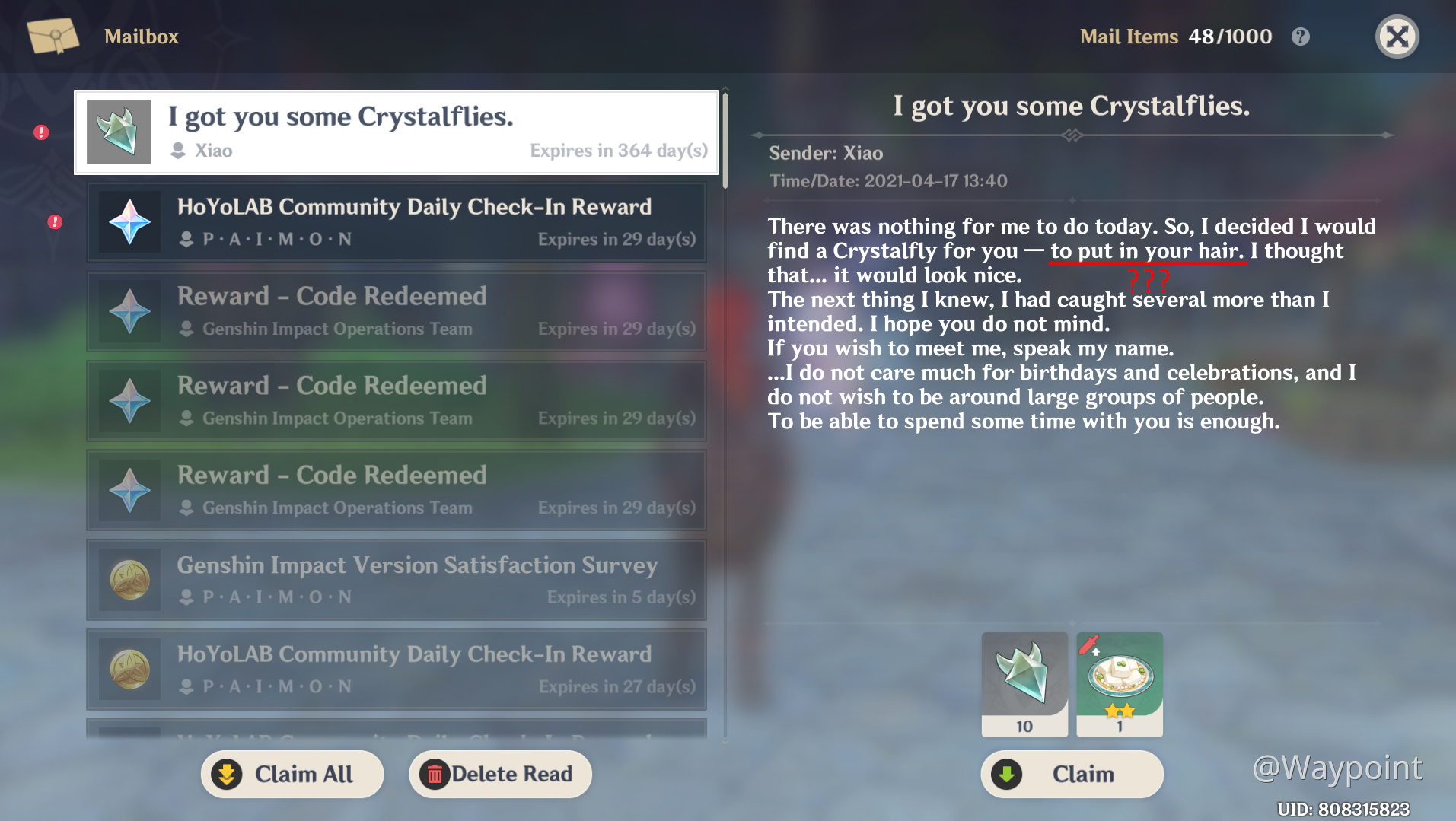Select Xiao's Crystalflies mail
This screenshot has height=821, width=1456.
[396, 132]
